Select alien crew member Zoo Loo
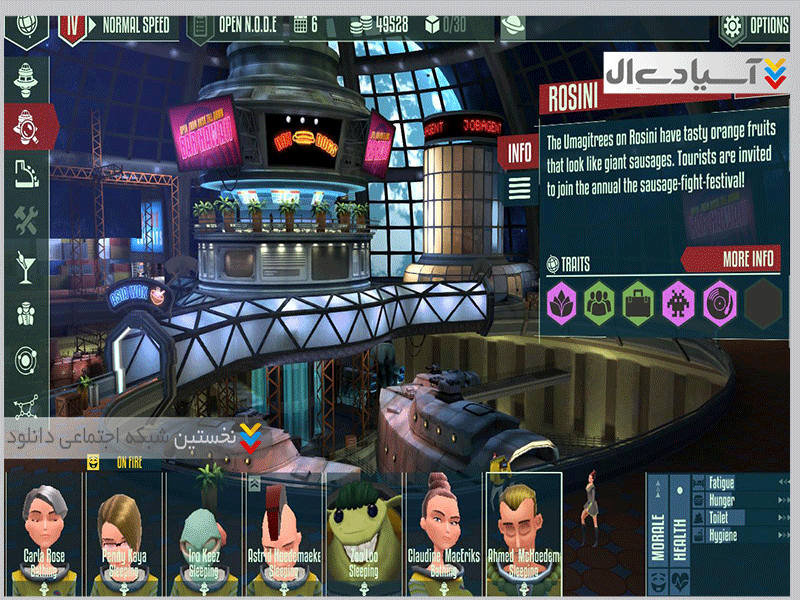This screenshot has height=600, width=800. (364, 530)
